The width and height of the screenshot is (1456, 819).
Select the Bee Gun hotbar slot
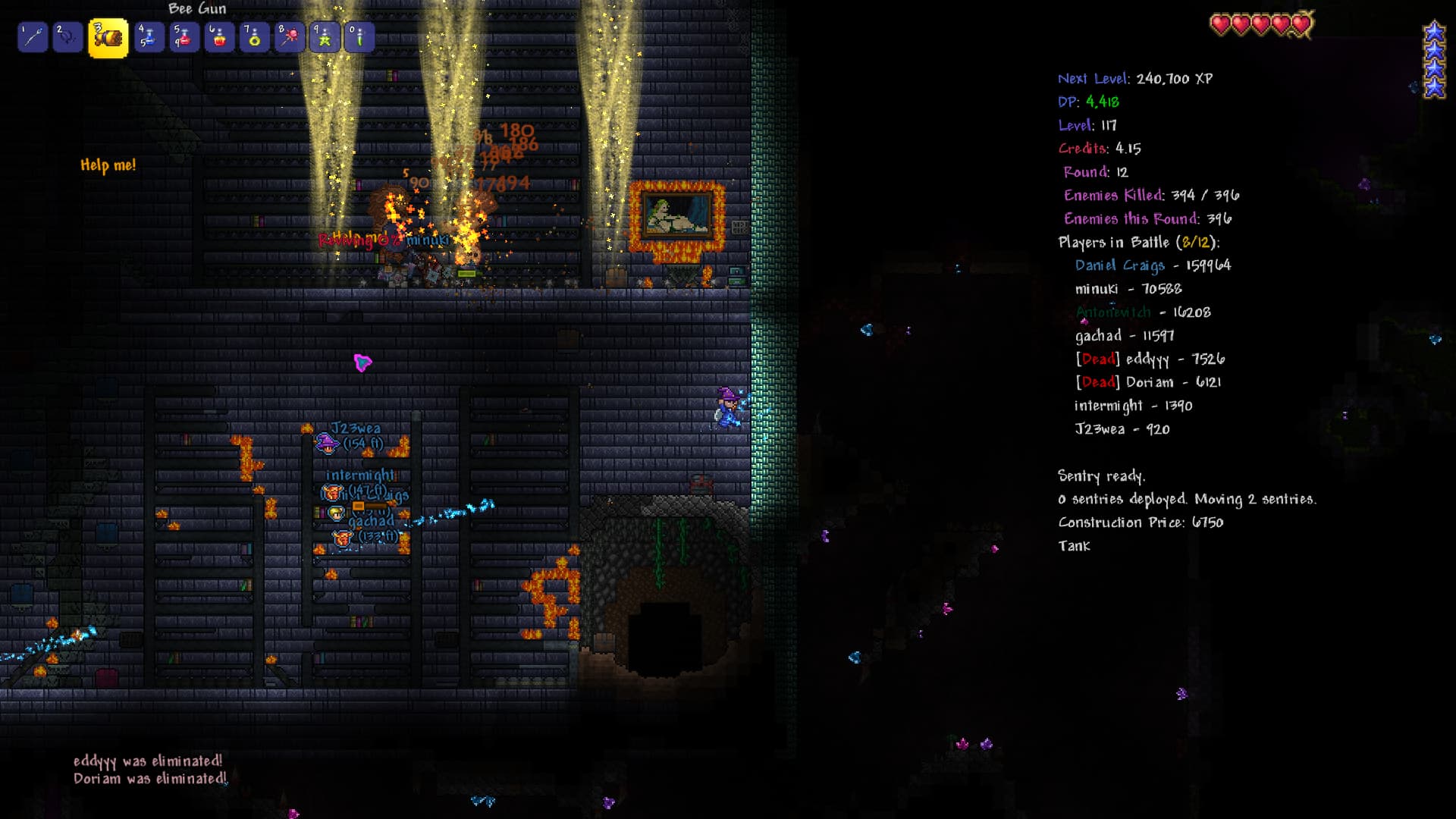pyautogui.click(x=108, y=38)
